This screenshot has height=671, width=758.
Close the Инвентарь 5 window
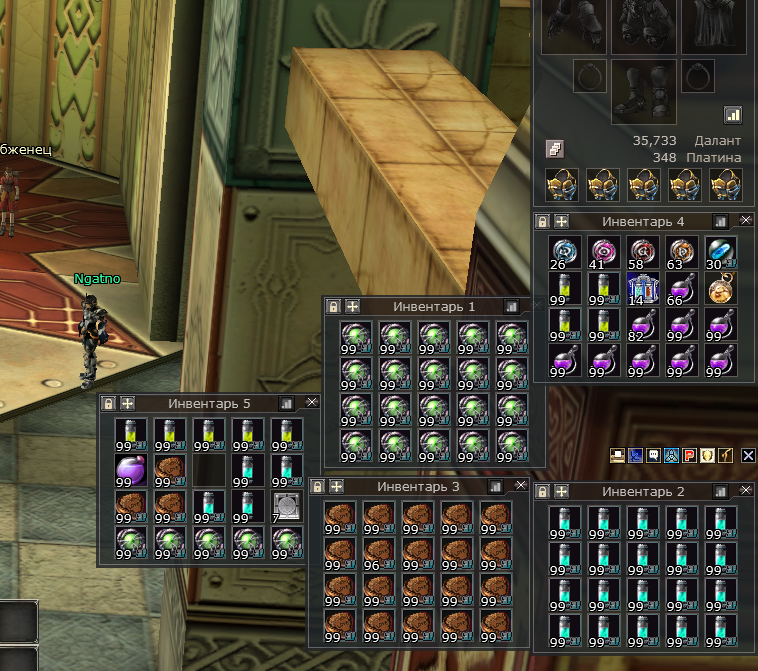point(311,402)
